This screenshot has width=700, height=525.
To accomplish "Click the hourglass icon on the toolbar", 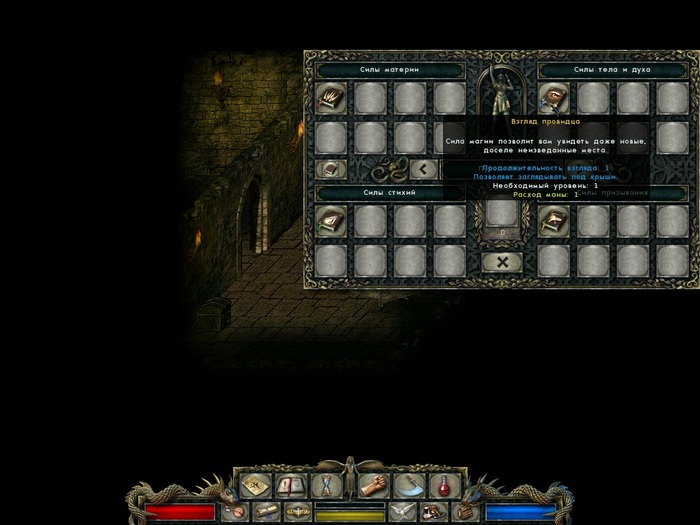I will click(x=324, y=486).
